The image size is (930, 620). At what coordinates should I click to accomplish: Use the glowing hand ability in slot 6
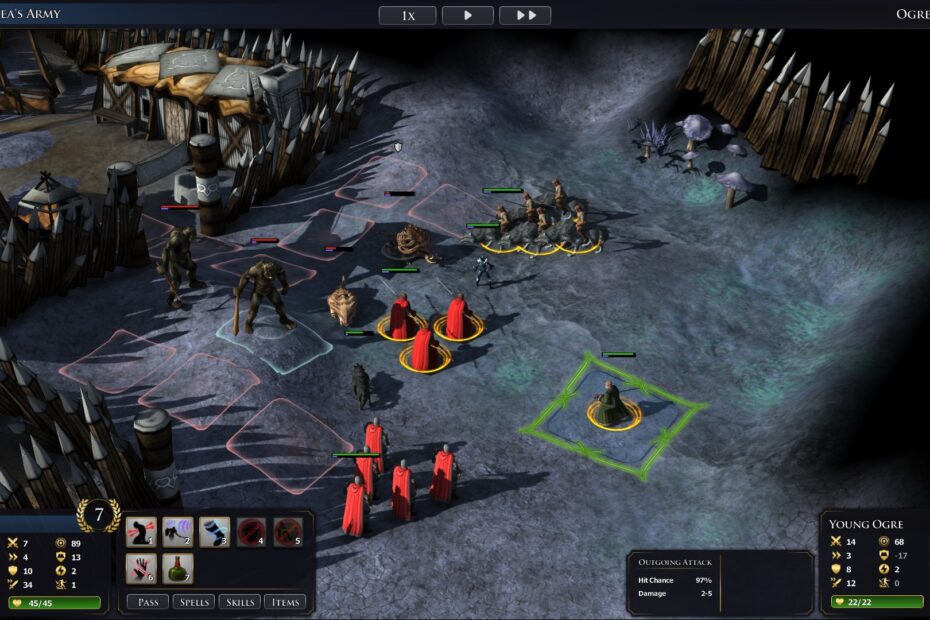[141, 568]
